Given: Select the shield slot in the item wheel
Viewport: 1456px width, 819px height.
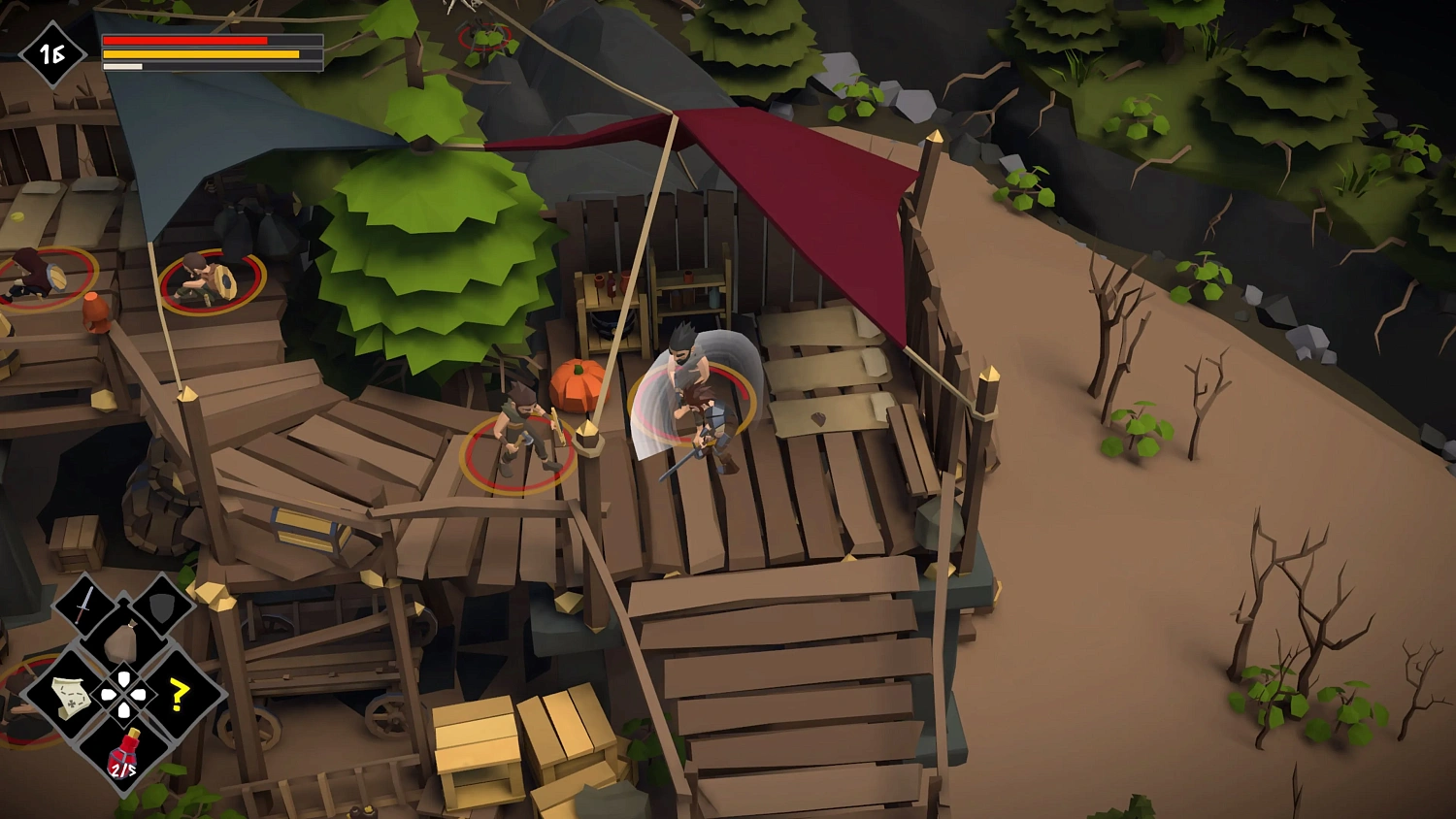Looking at the screenshot, I should (163, 608).
